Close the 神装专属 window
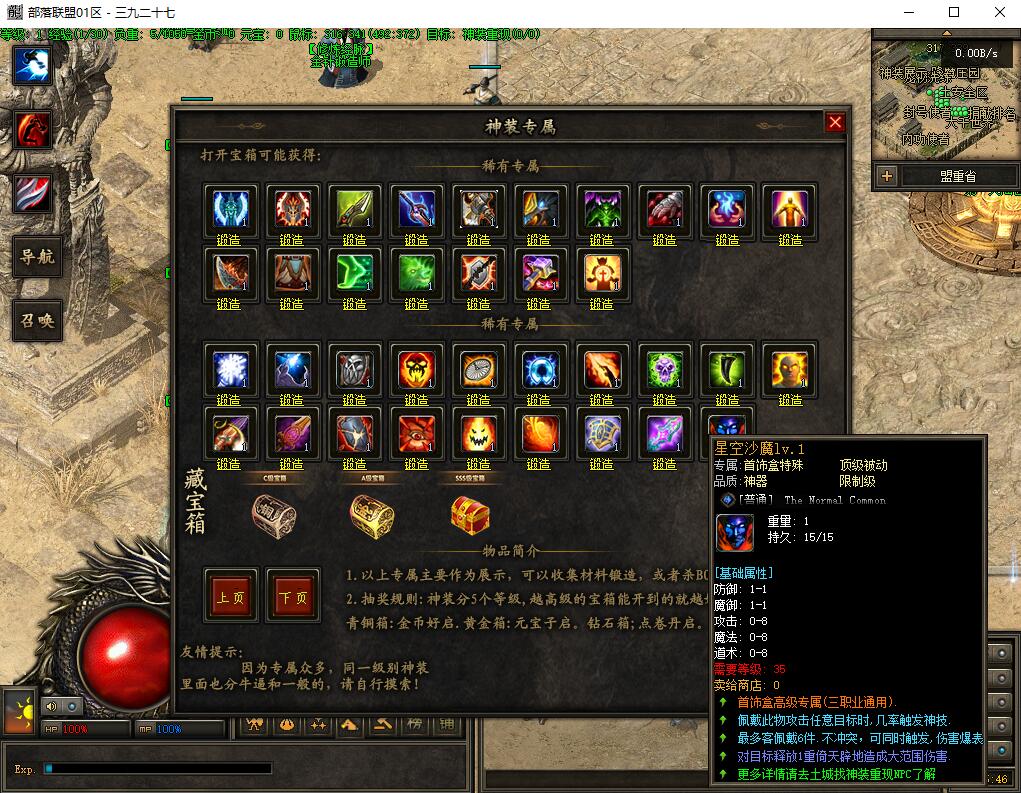This screenshot has height=793, width=1021. click(835, 122)
